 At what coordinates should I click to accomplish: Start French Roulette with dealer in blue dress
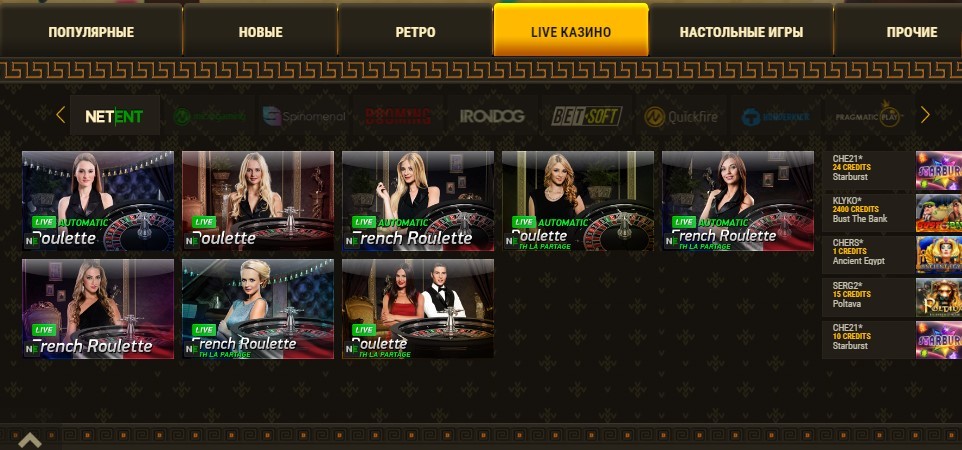click(x=258, y=308)
